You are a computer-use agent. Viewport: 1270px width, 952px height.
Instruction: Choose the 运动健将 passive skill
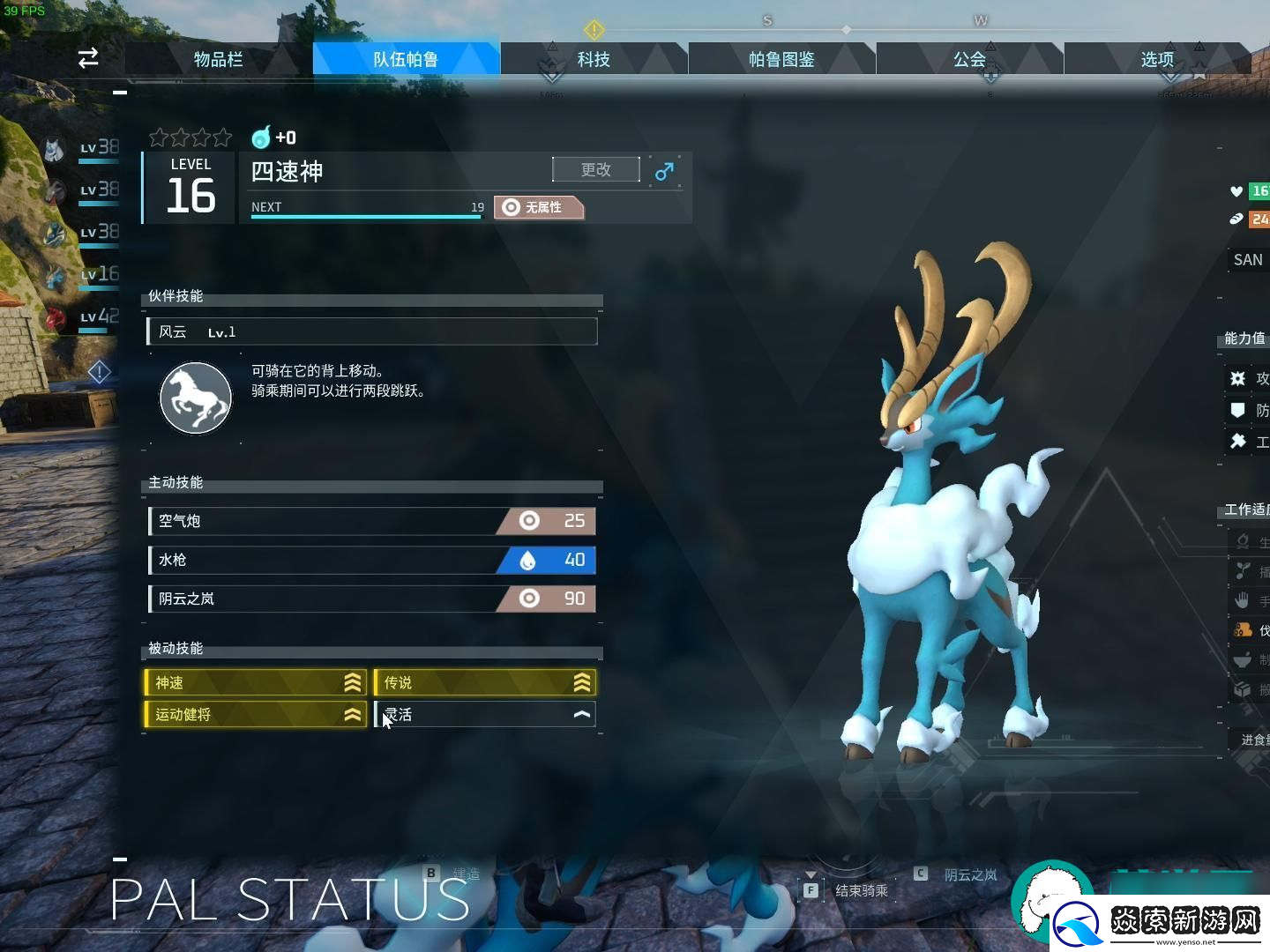click(256, 714)
